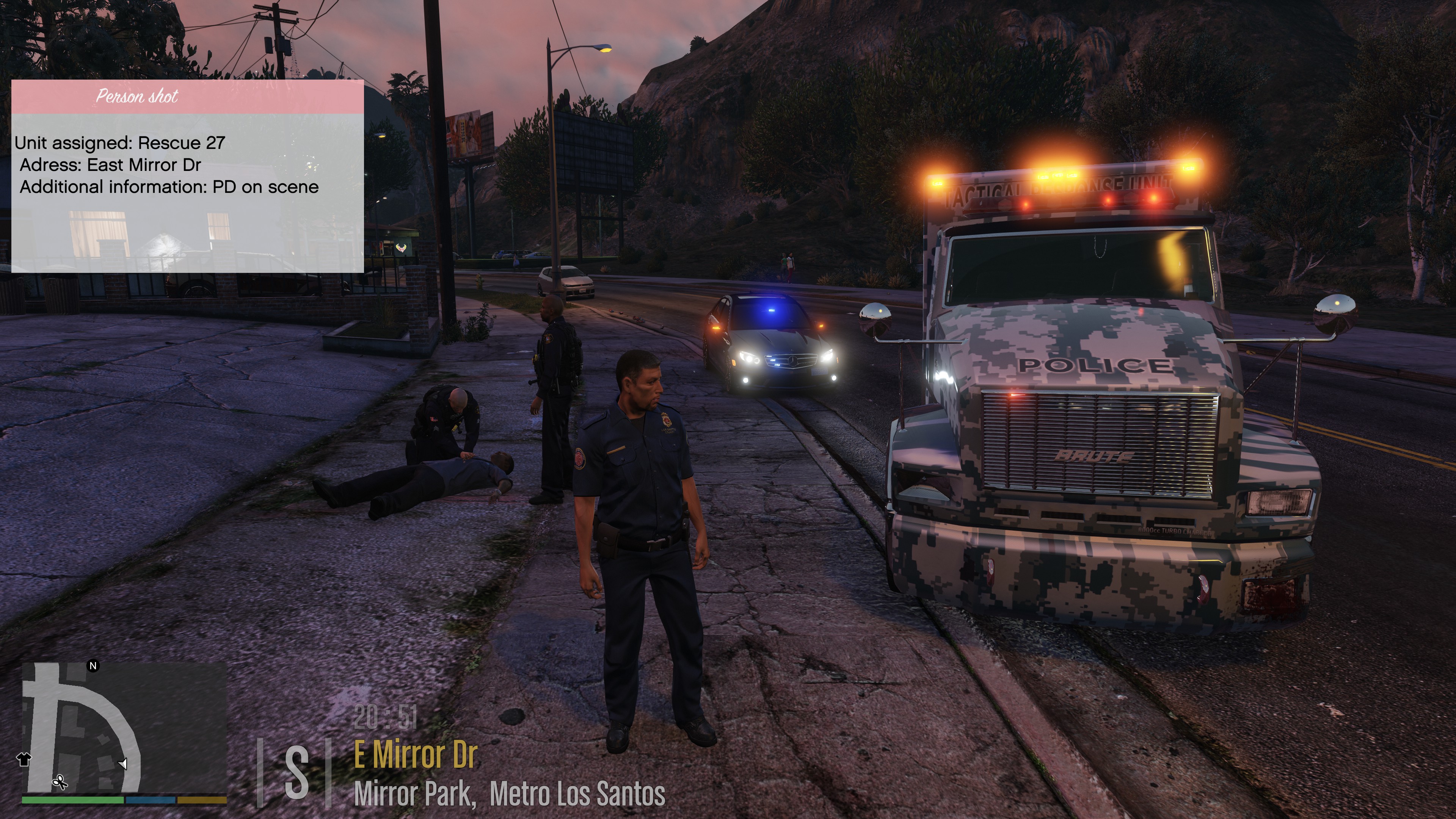Select the barber shop scissors blip
Screen dimensions: 1456x819
point(60,782)
